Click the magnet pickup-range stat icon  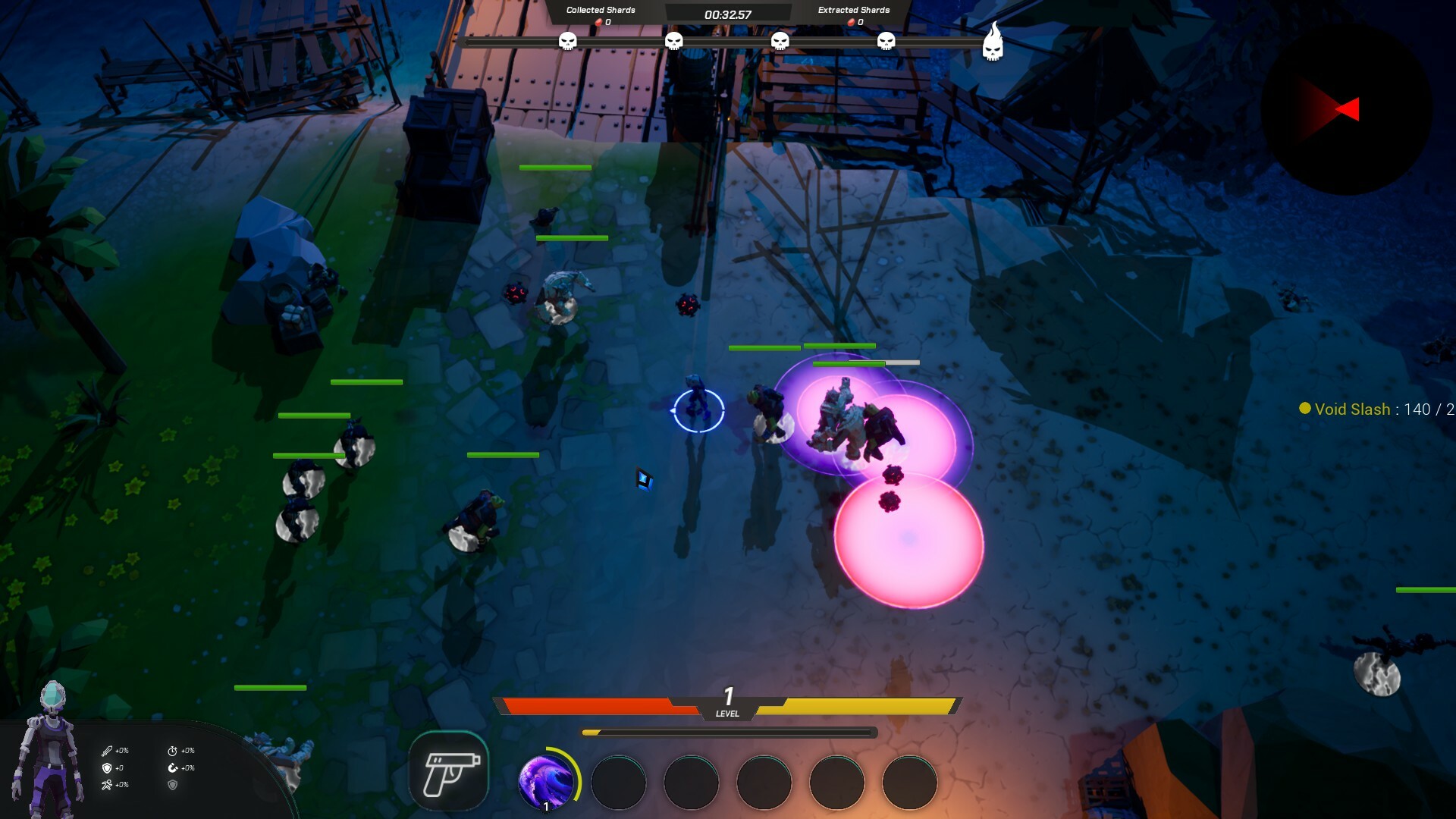pos(173,769)
